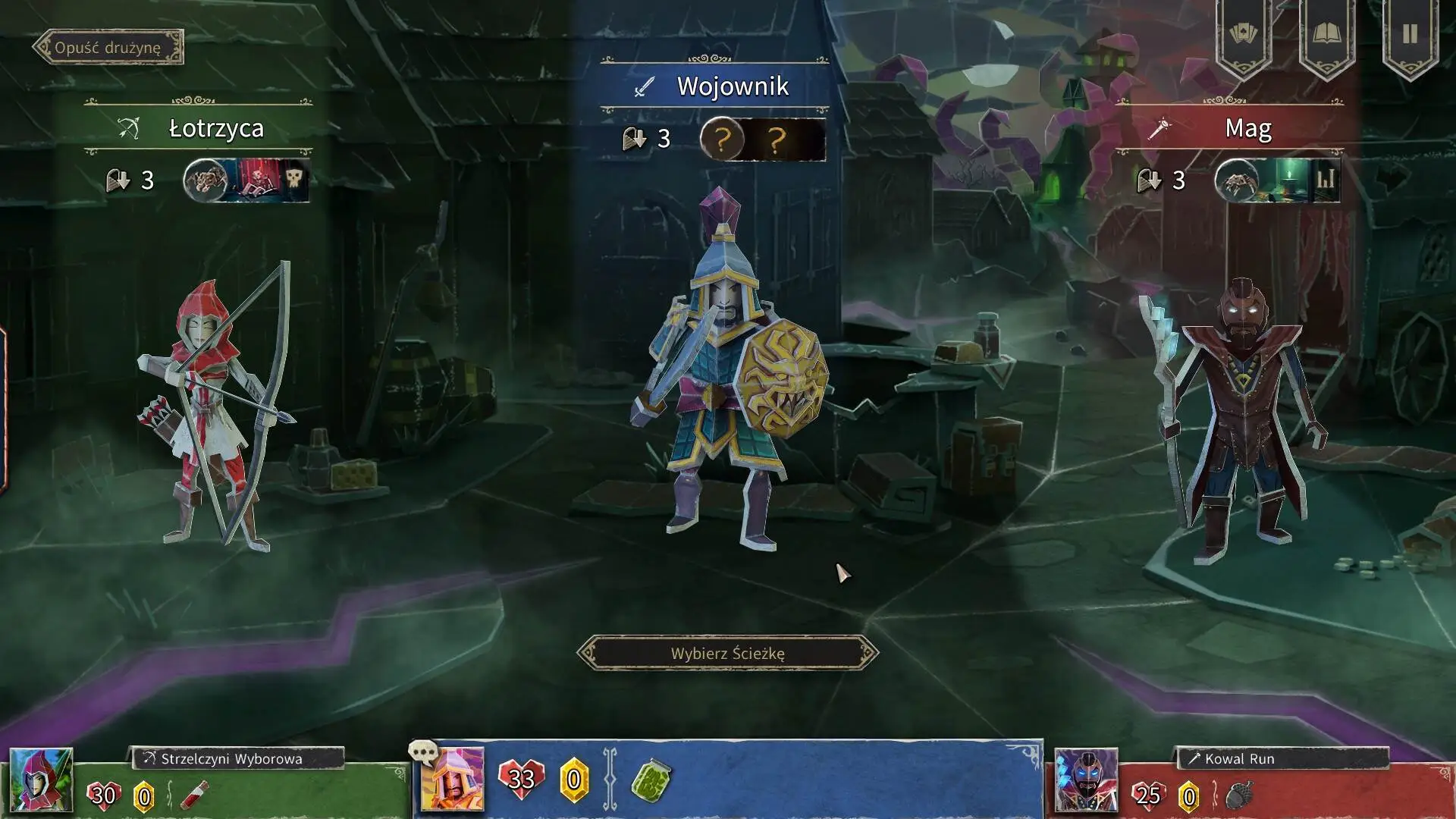View Wojownik unknown question mark encounters
The image size is (1456, 819).
[x=762, y=140]
